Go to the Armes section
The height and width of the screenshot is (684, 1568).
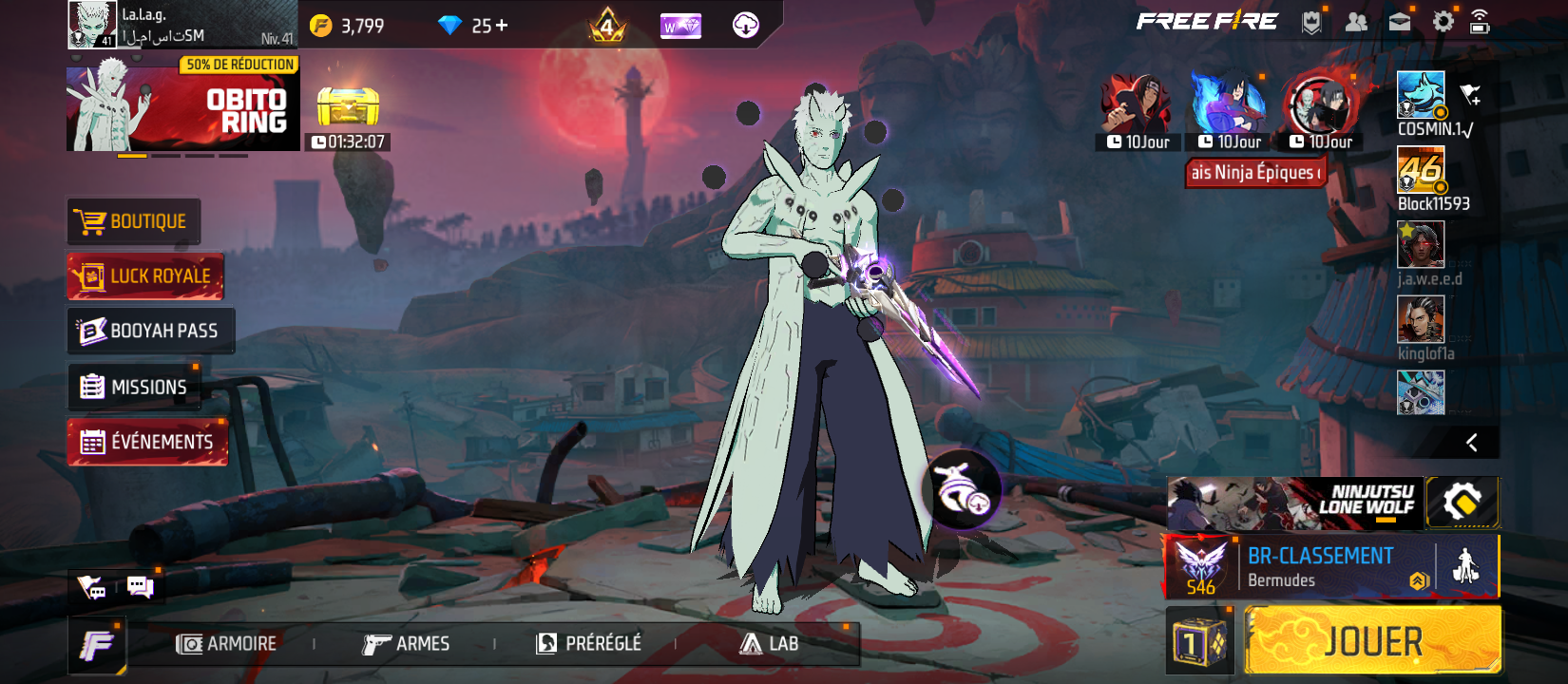click(406, 644)
